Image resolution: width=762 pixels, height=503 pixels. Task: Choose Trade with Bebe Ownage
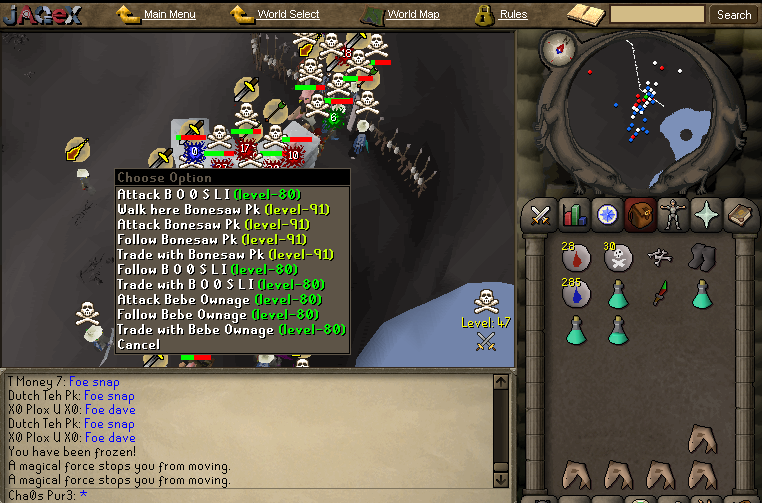(231, 329)
